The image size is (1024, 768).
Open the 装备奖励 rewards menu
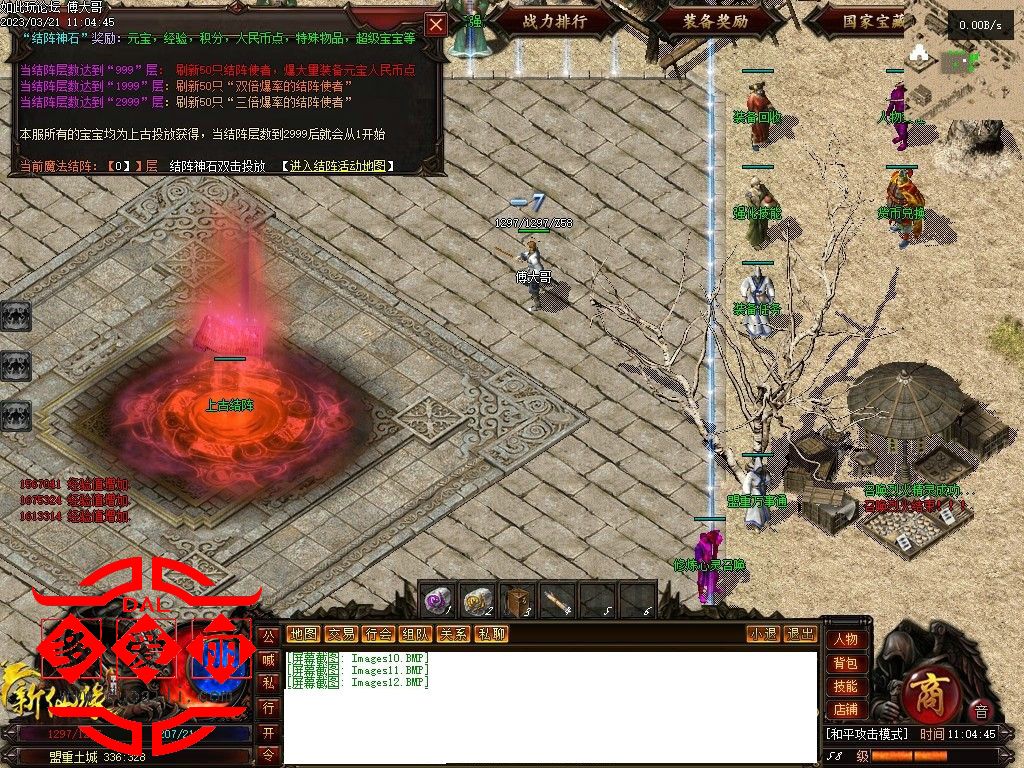point(716,21)
